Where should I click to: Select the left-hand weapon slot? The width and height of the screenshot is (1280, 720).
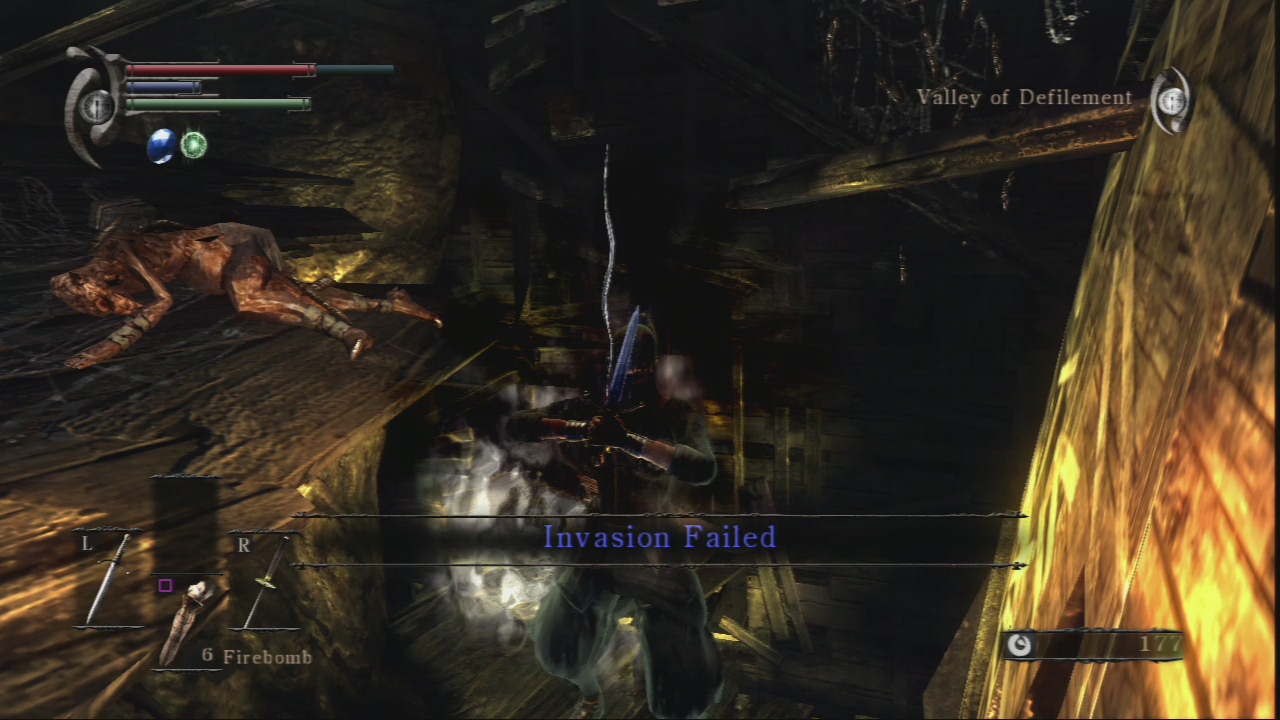pos(108,580)
